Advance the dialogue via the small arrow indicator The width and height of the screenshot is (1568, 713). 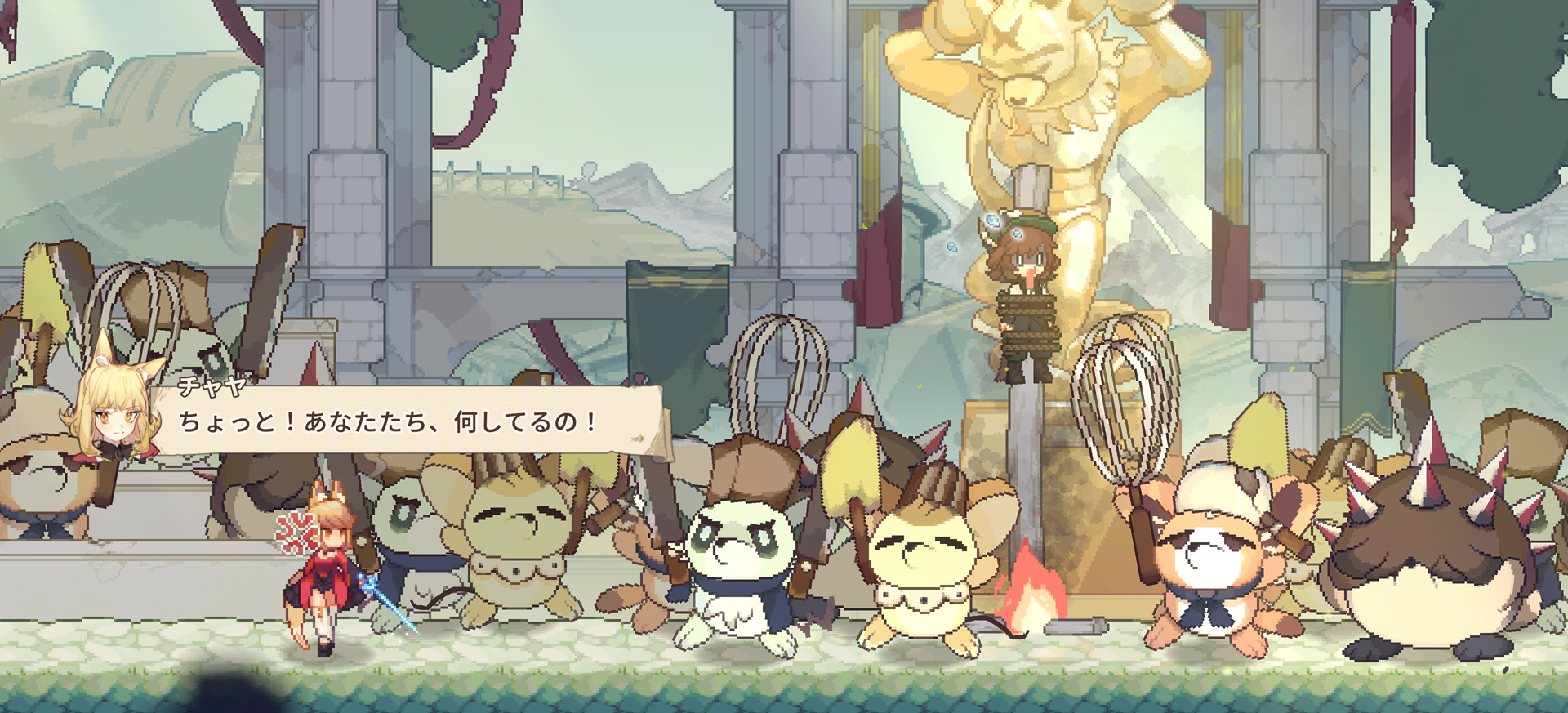coord(638,439)
